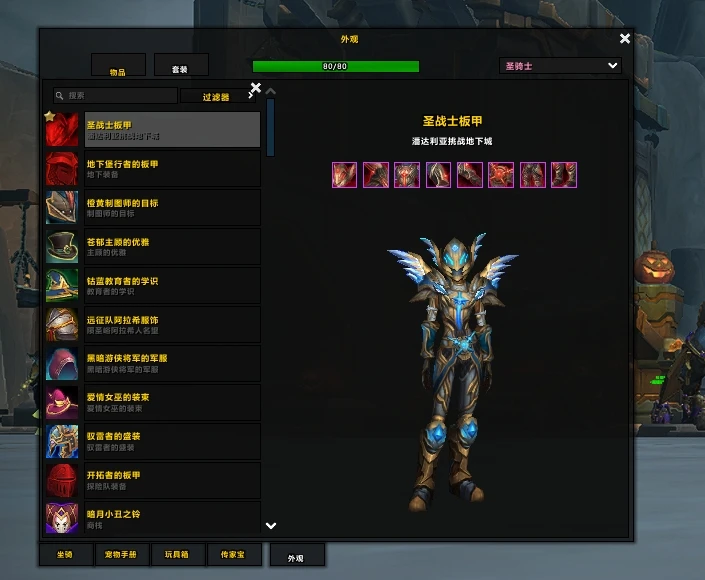Open the 宠物手册 pet journal tab
The height and width of the screenshot is (580, 705).
122,553
